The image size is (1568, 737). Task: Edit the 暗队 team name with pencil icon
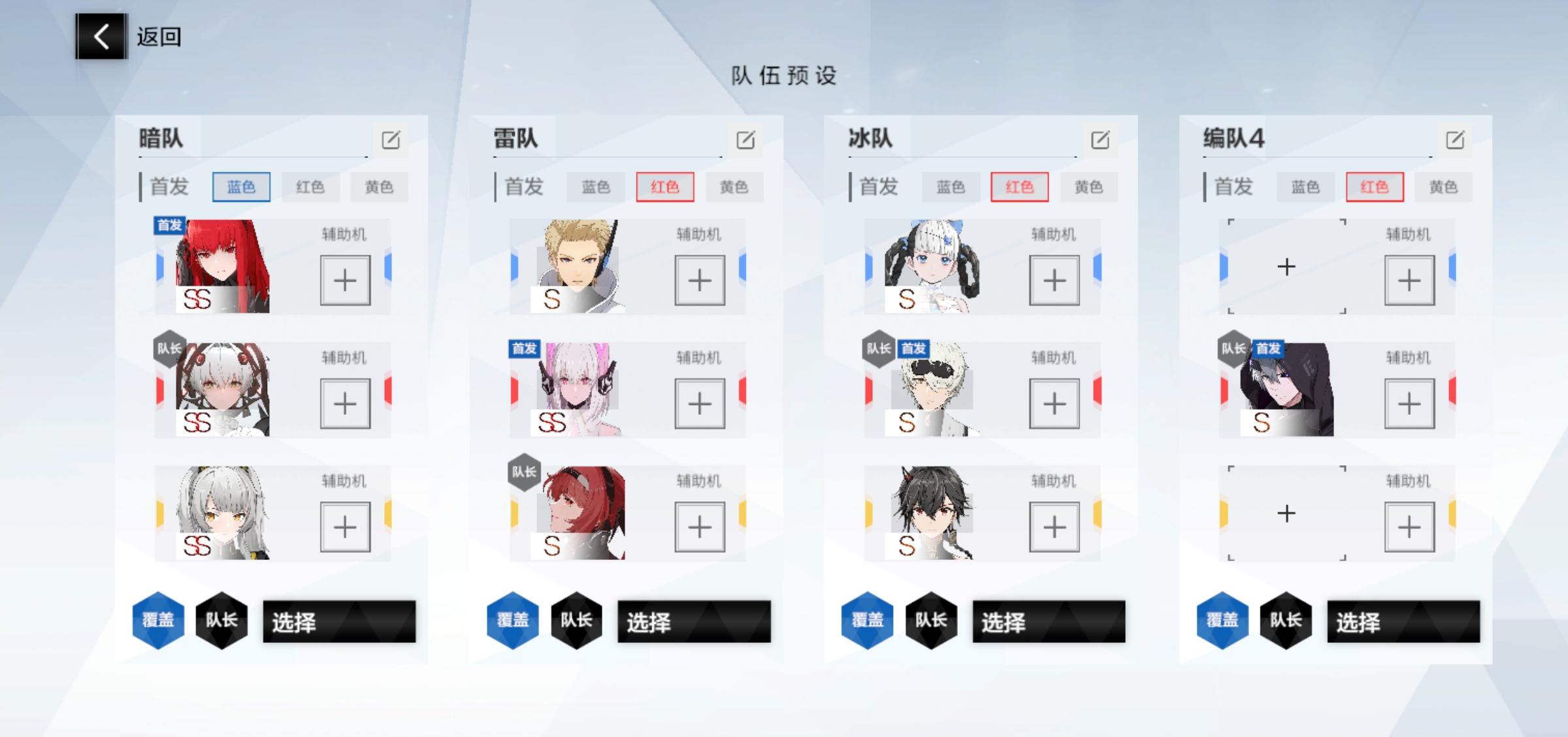(x=391, y=139)
